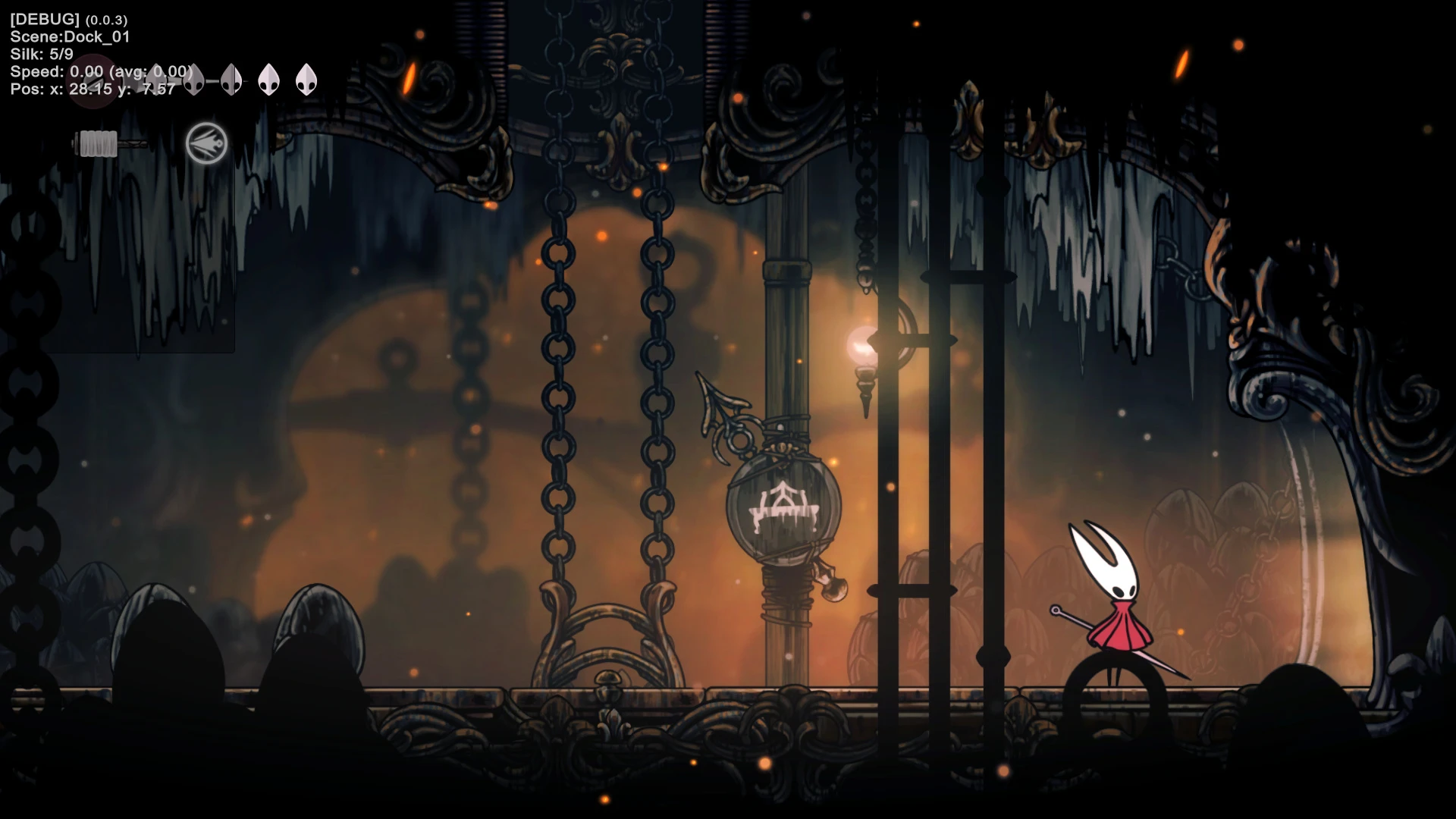Click the leftmost cracked health mask icon
Image resolution: width=1456 pixels, height=819 pixels.
158,80
